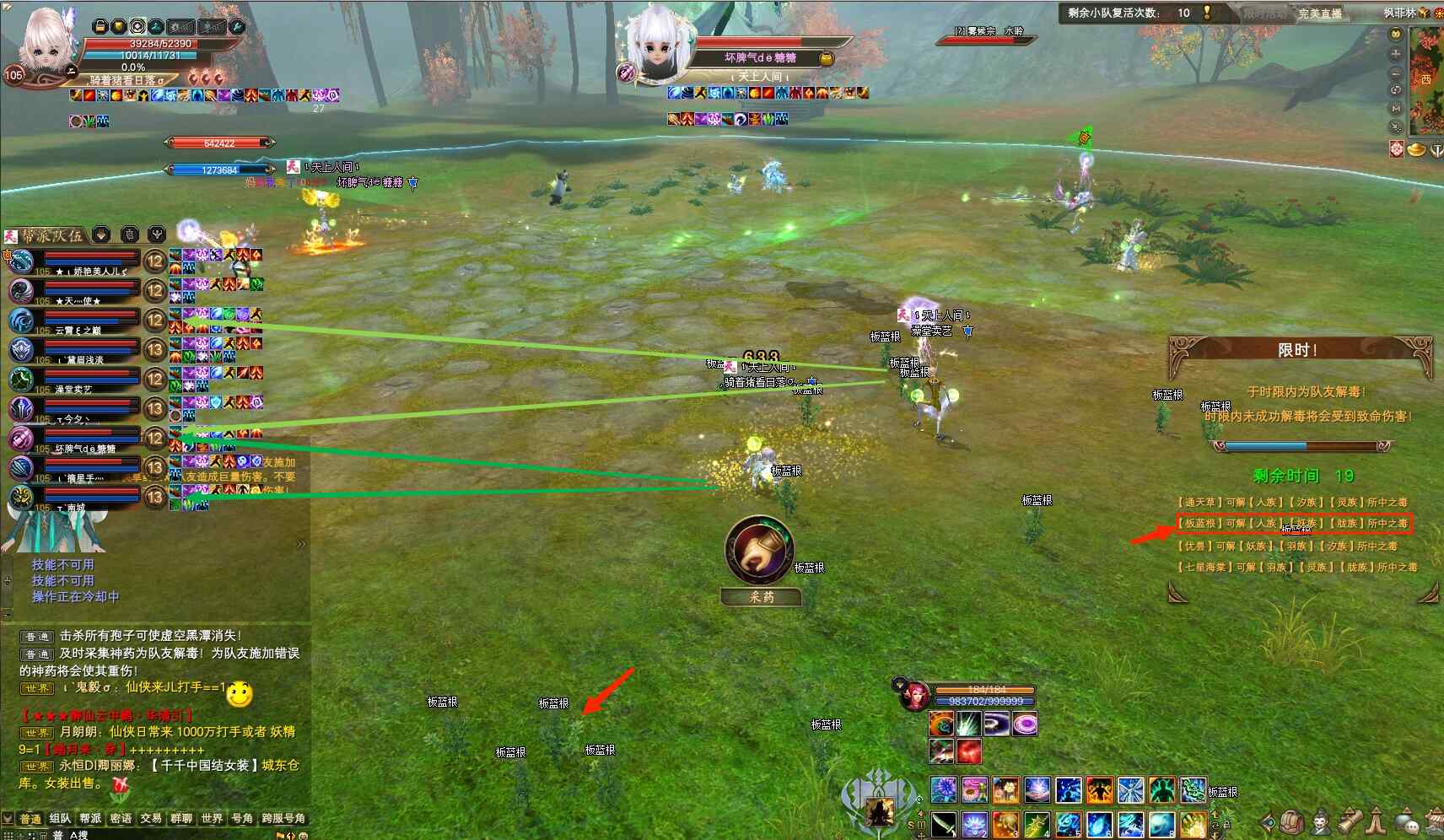The width and height of the screenshot is (1444, 840).
Task: Open the gold ingot shop icon
Action: point(1416,149)
